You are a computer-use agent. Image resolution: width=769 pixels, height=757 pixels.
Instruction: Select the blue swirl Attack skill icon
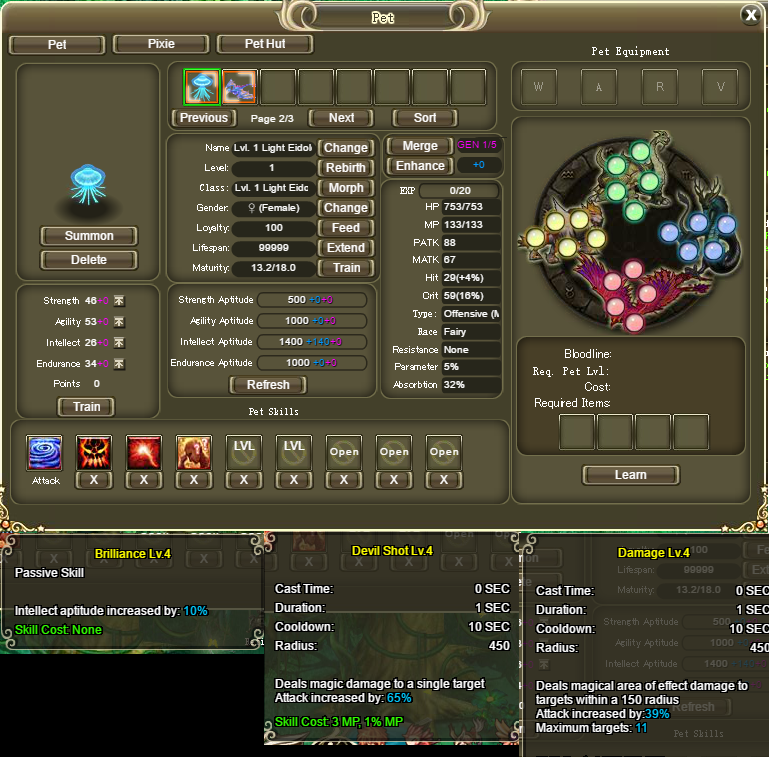(44, 453)
